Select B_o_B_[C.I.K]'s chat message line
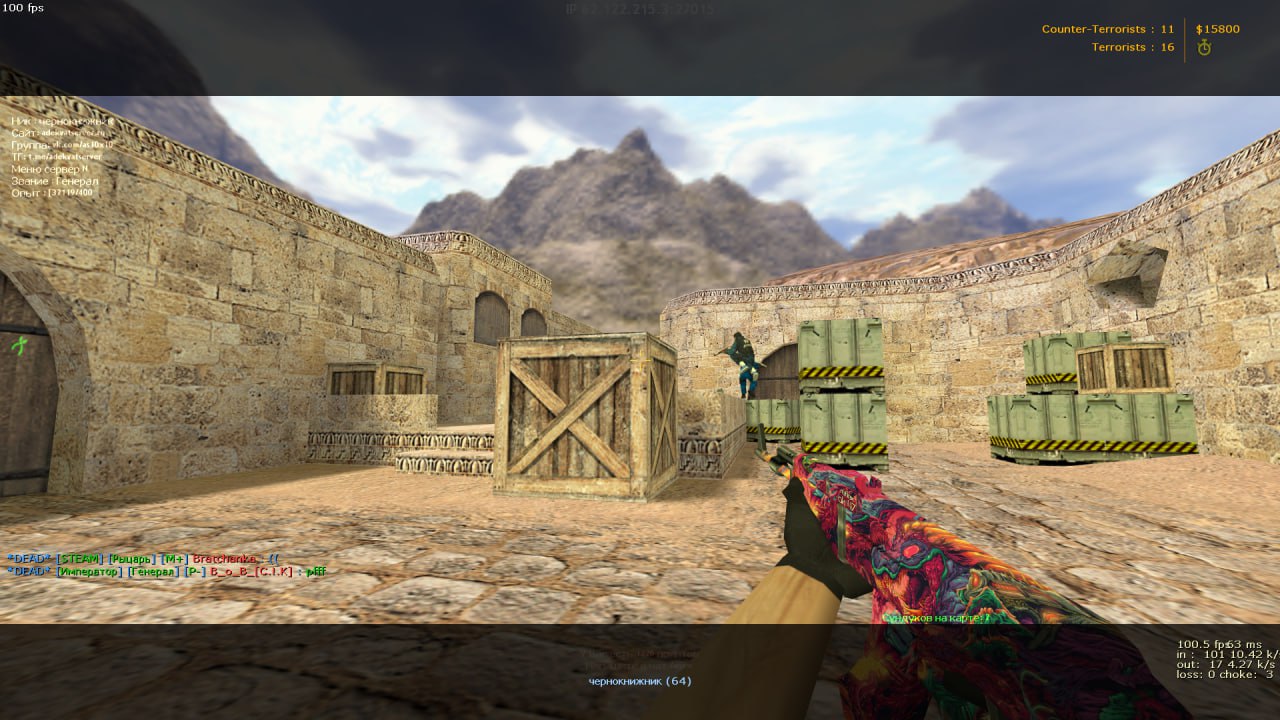1280x720 pixels. point(166,572)
